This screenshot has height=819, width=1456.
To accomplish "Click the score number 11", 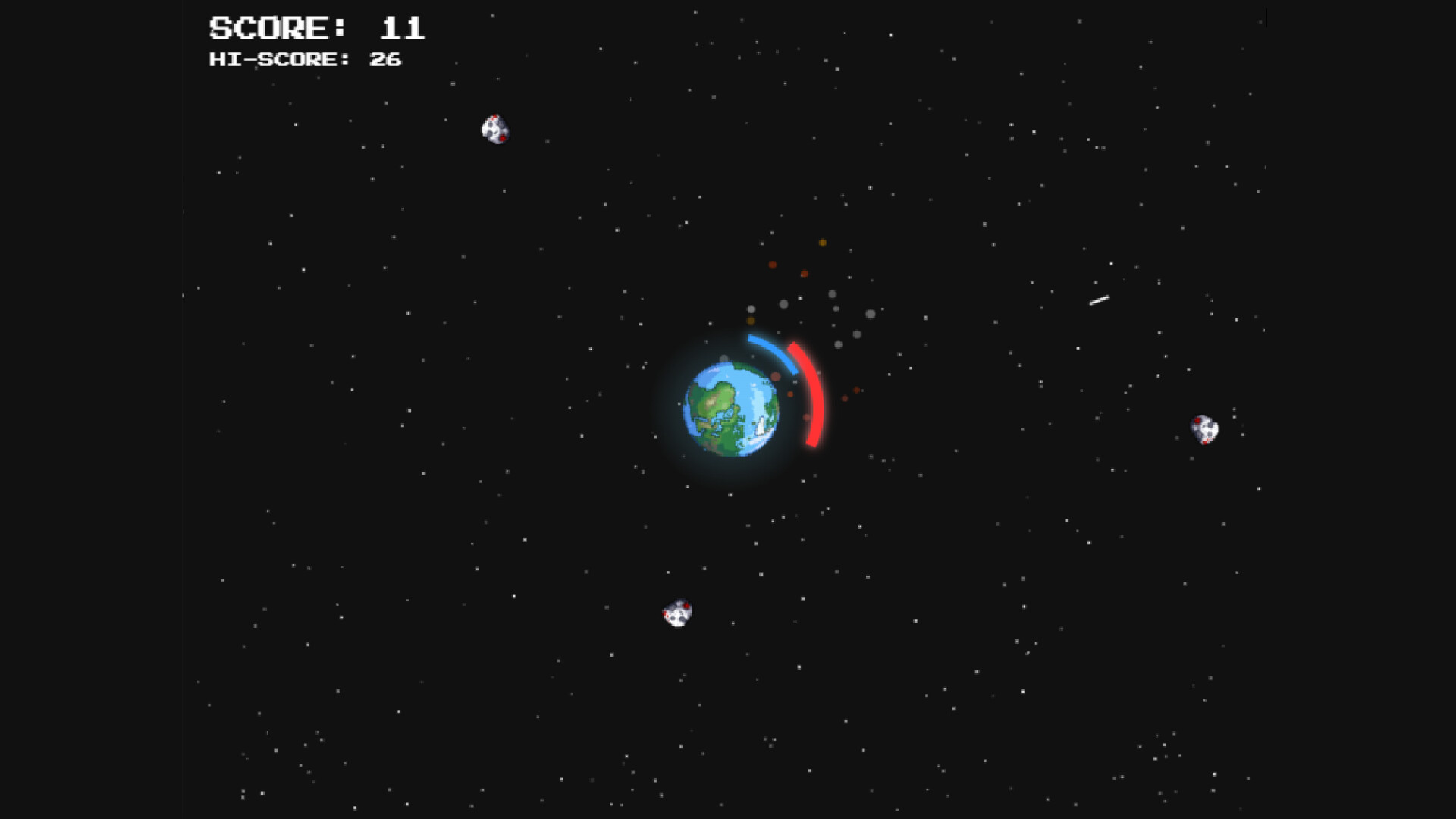I will (402, 29).
